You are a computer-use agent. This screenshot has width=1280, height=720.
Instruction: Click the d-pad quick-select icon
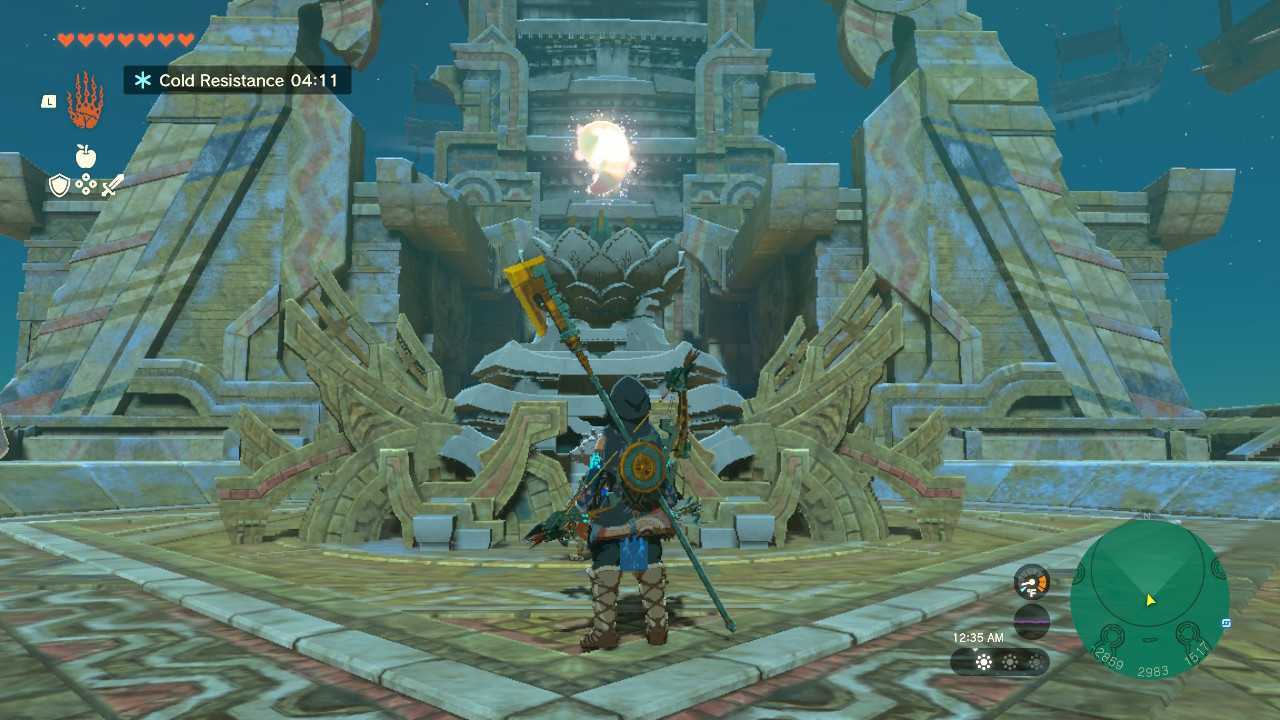click(85, 183)
